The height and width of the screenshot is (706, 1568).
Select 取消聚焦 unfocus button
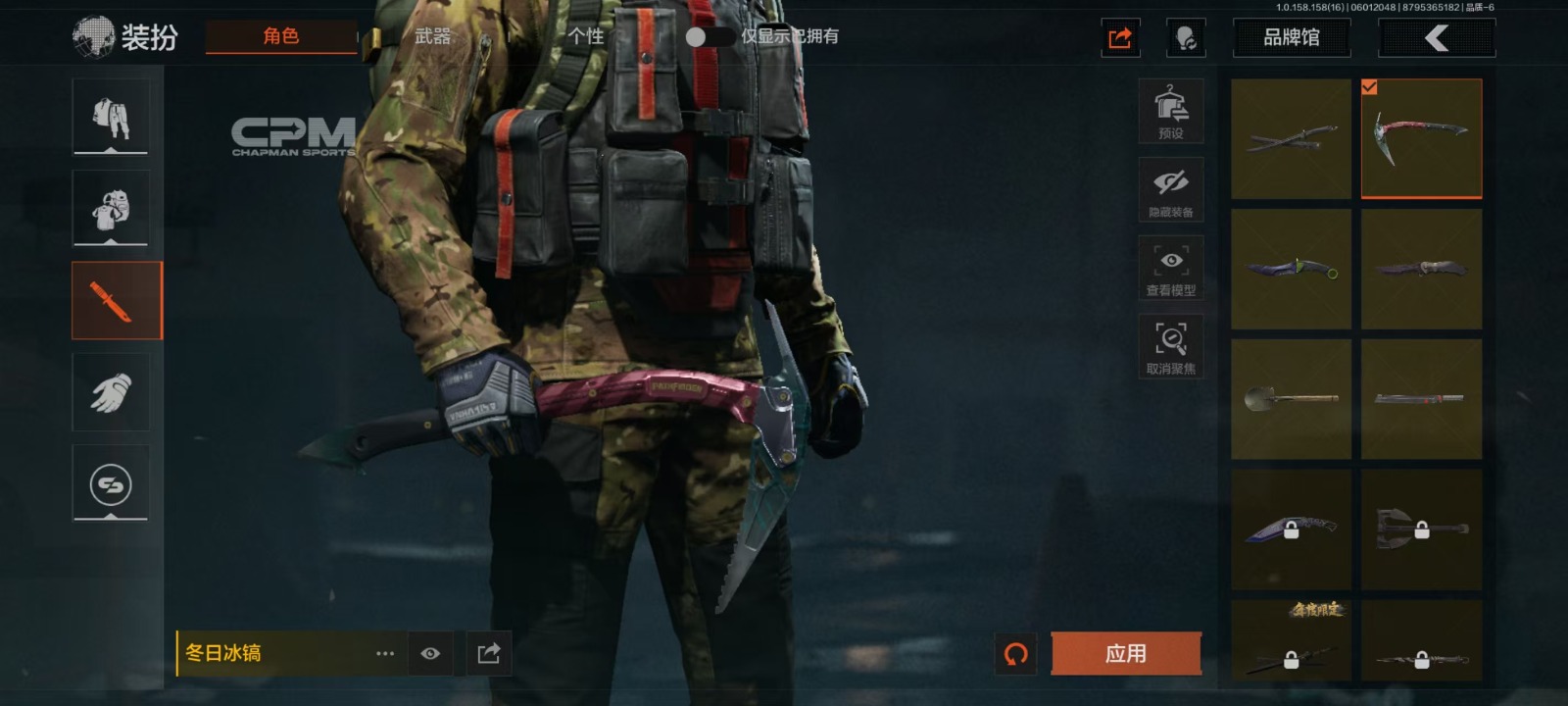[x=1170, y=346]
